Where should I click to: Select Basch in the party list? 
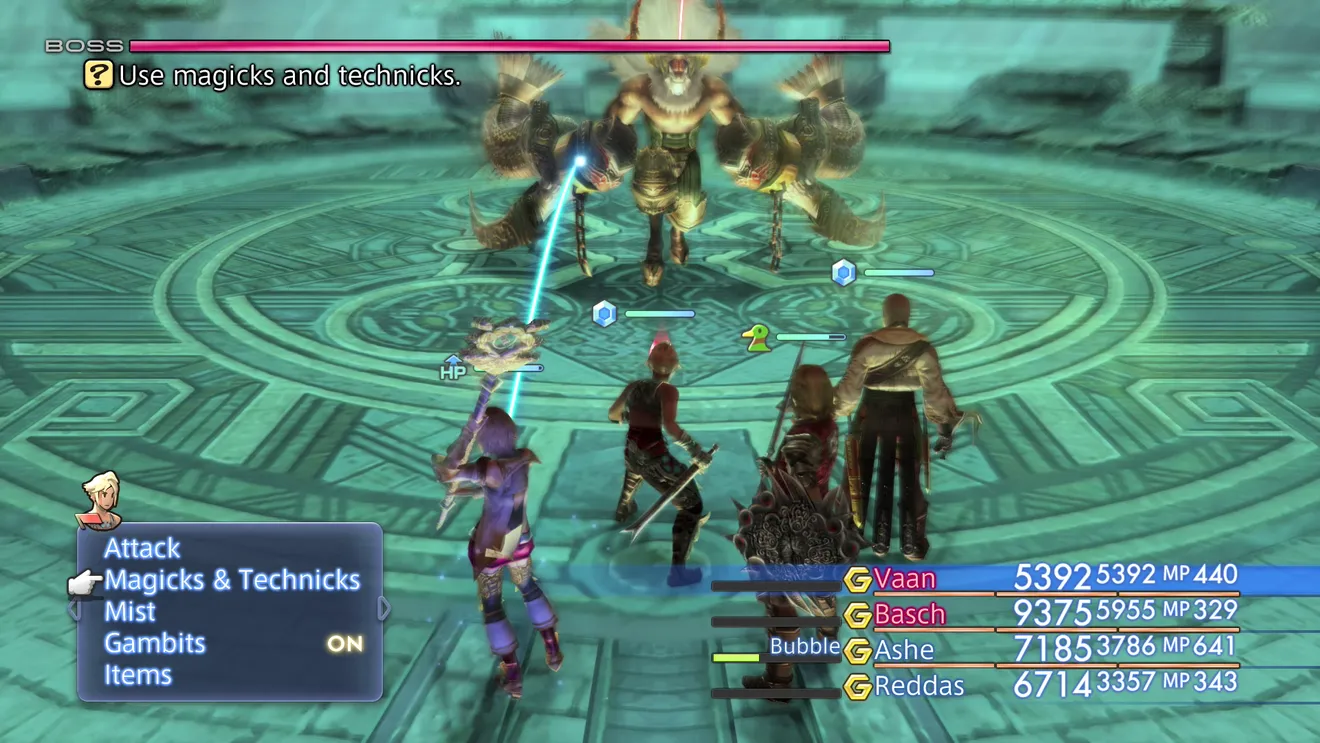pos(909,614)
